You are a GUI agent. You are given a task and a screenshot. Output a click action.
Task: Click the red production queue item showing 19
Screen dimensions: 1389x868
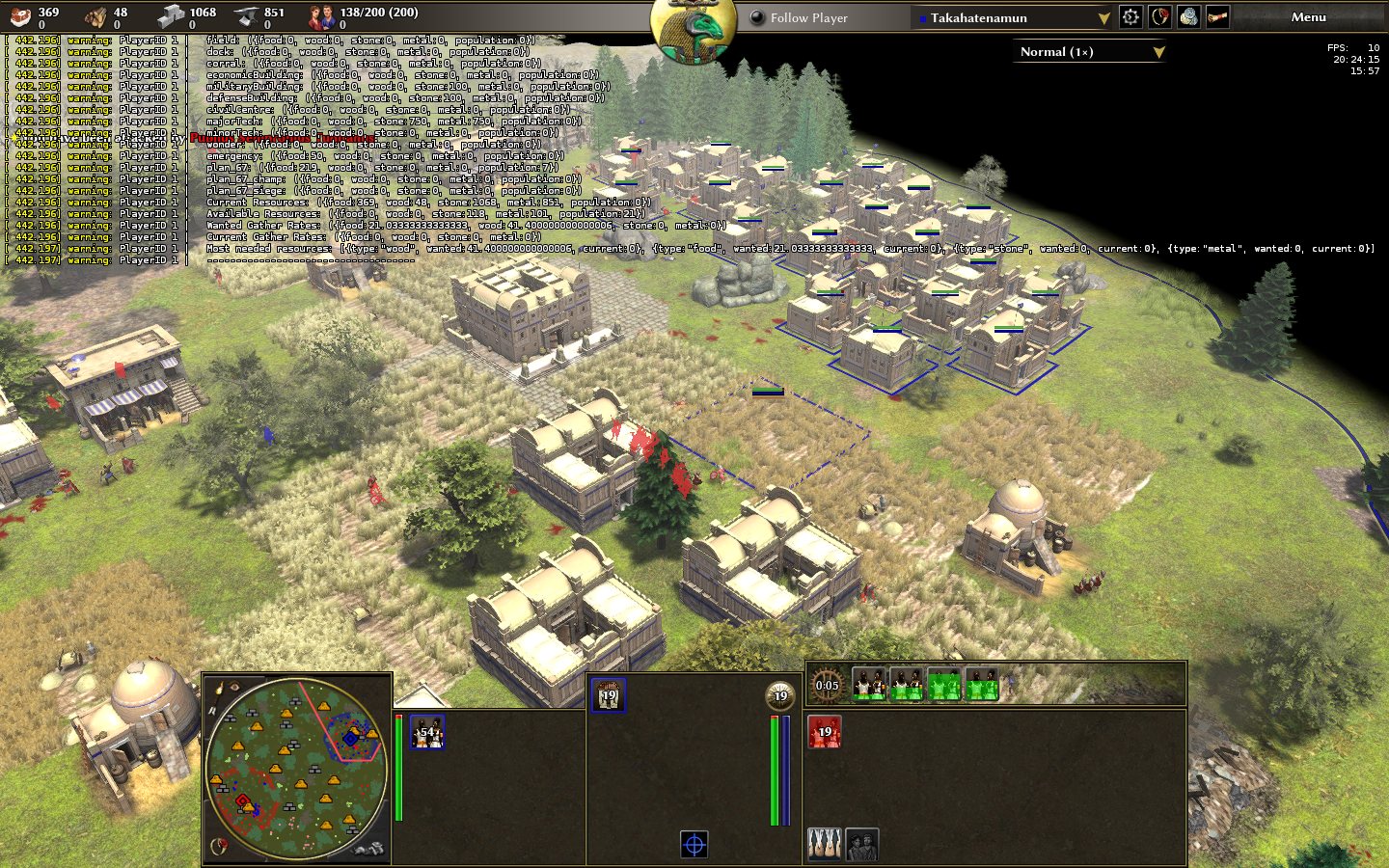point(825,732)
